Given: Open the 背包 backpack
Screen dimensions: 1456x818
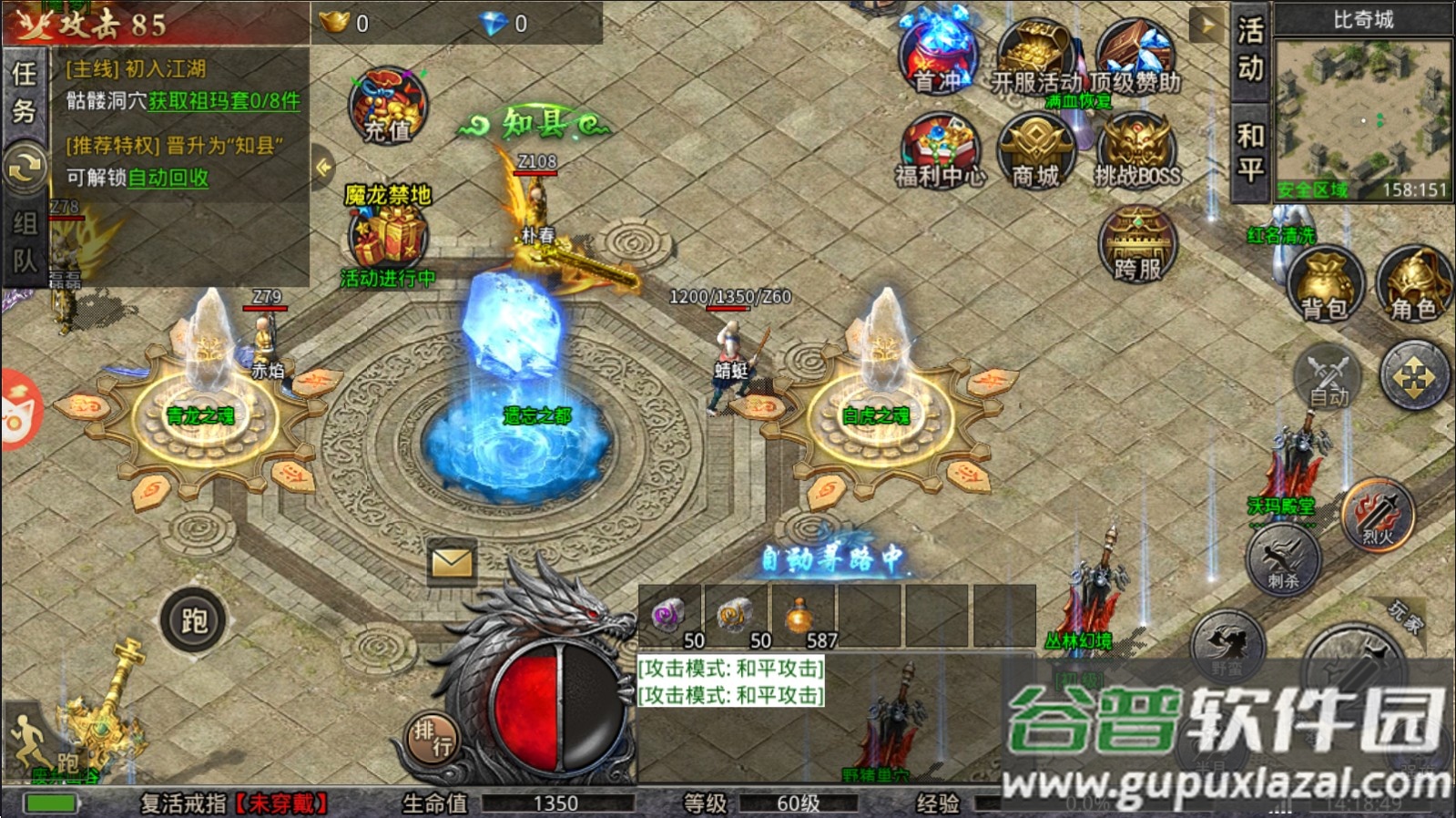Looking at the screenshot, I should 1325,284.
